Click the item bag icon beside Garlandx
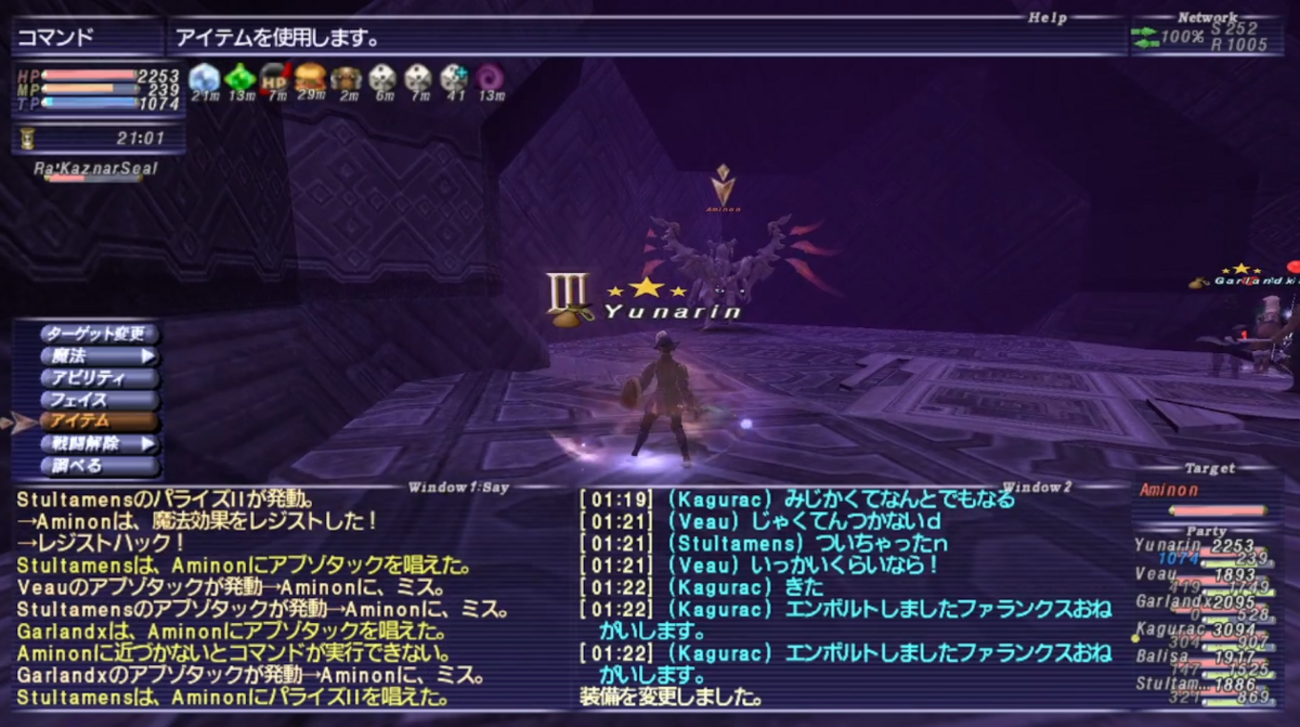 click(1196, 285)
